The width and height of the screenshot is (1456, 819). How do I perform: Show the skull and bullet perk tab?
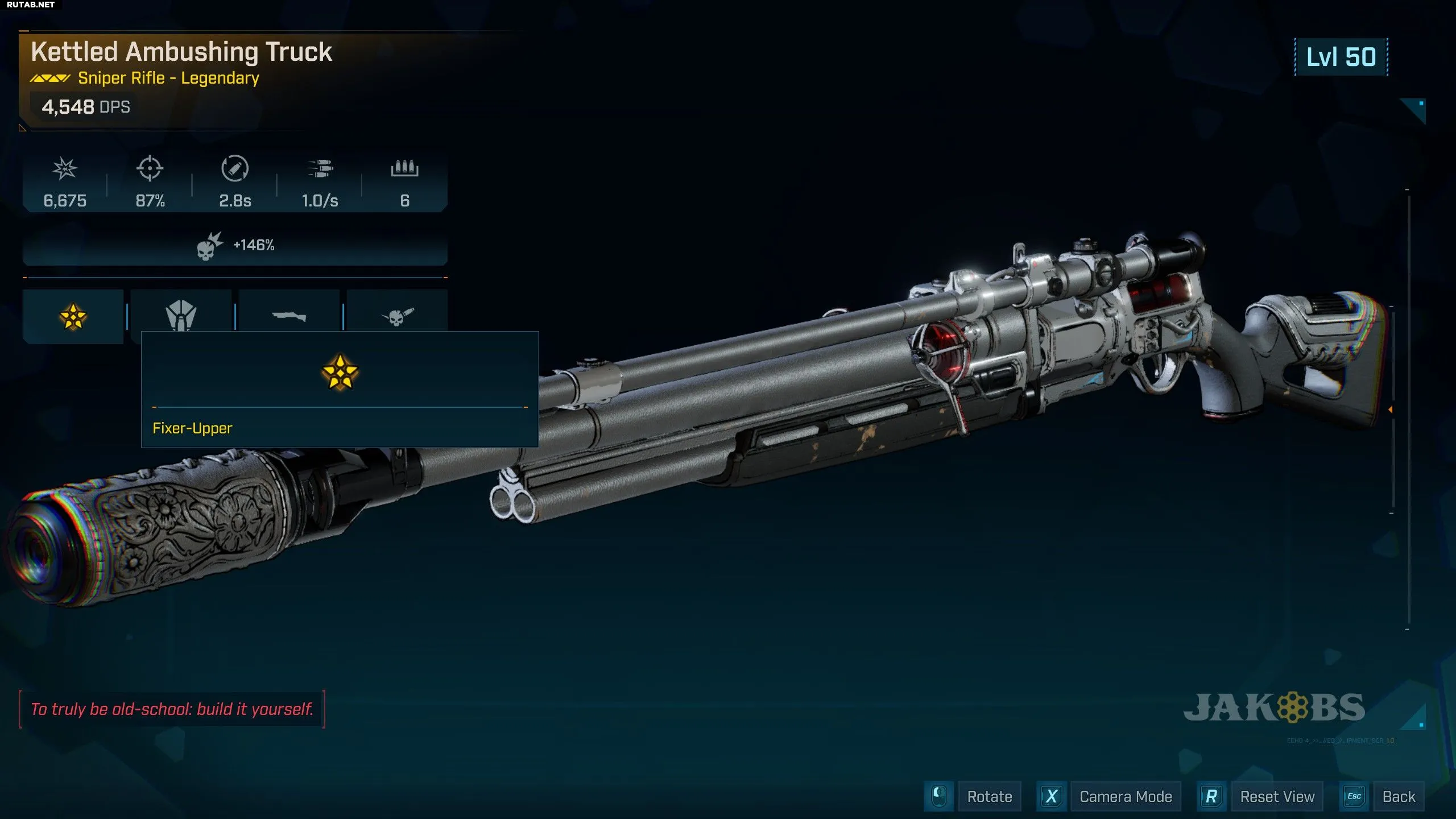(397, 316)
